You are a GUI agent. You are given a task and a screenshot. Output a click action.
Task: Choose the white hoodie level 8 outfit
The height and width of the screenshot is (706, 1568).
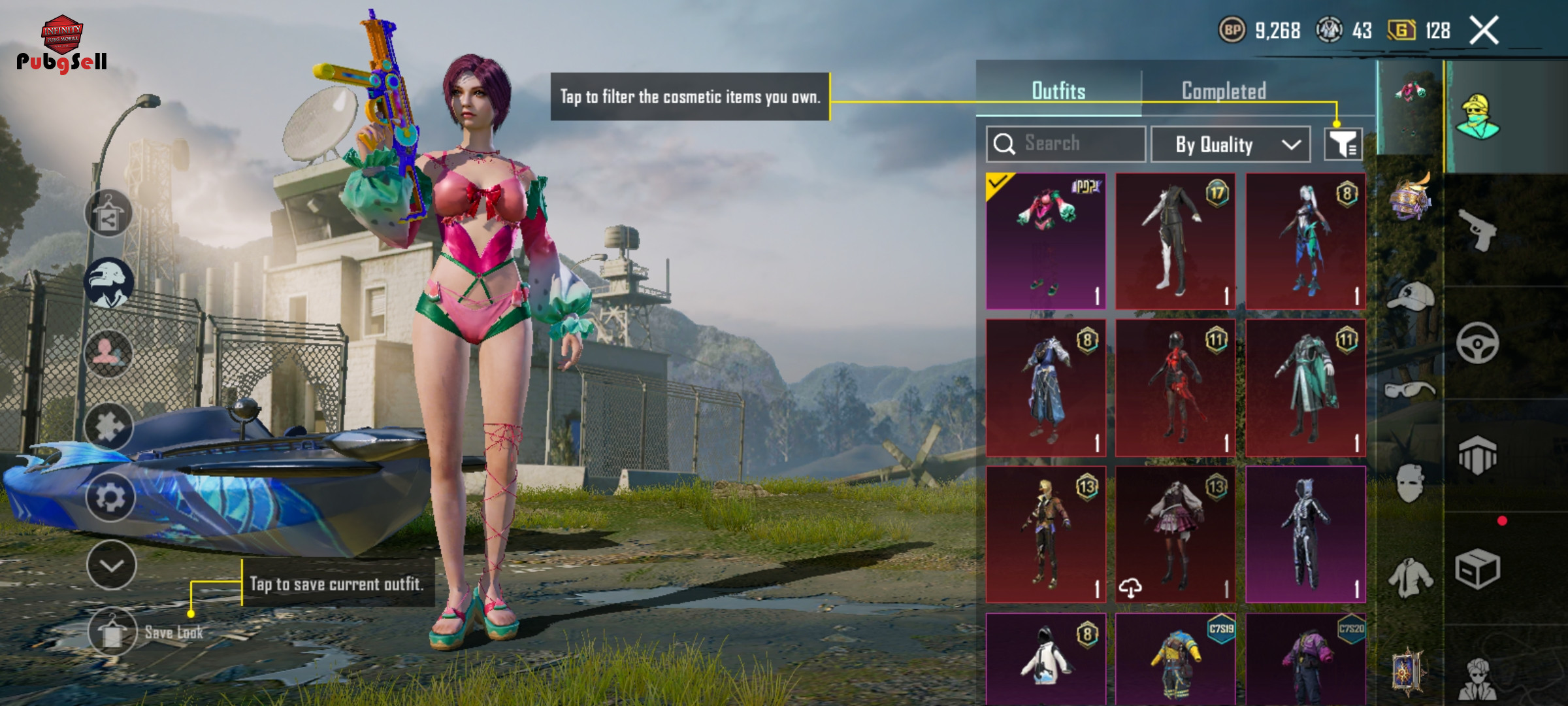click(1045, 659)
